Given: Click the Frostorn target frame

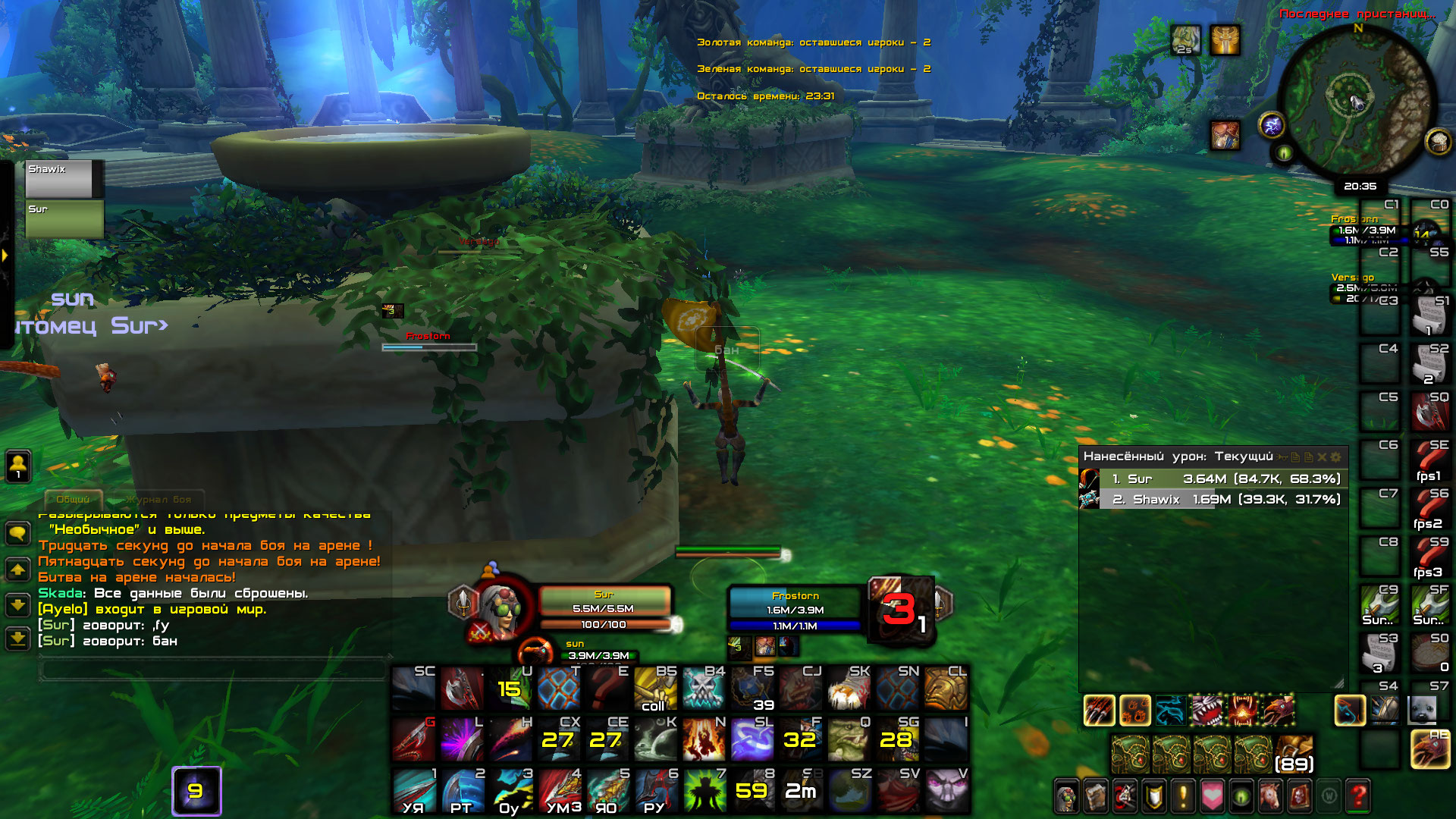Looking at the screenshot, I should click(x=795, y=609).
